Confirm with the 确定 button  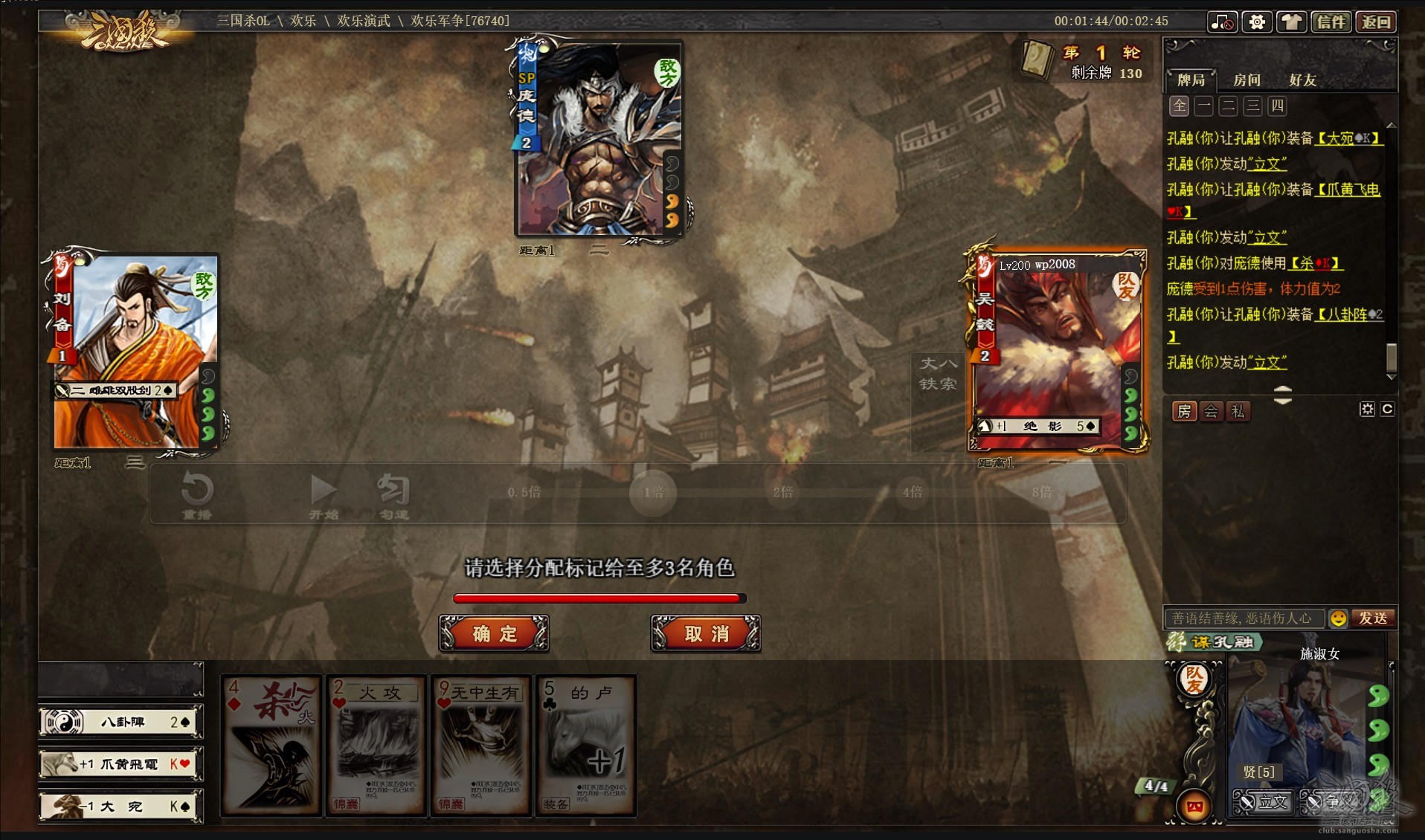click(x=494, y=634)
